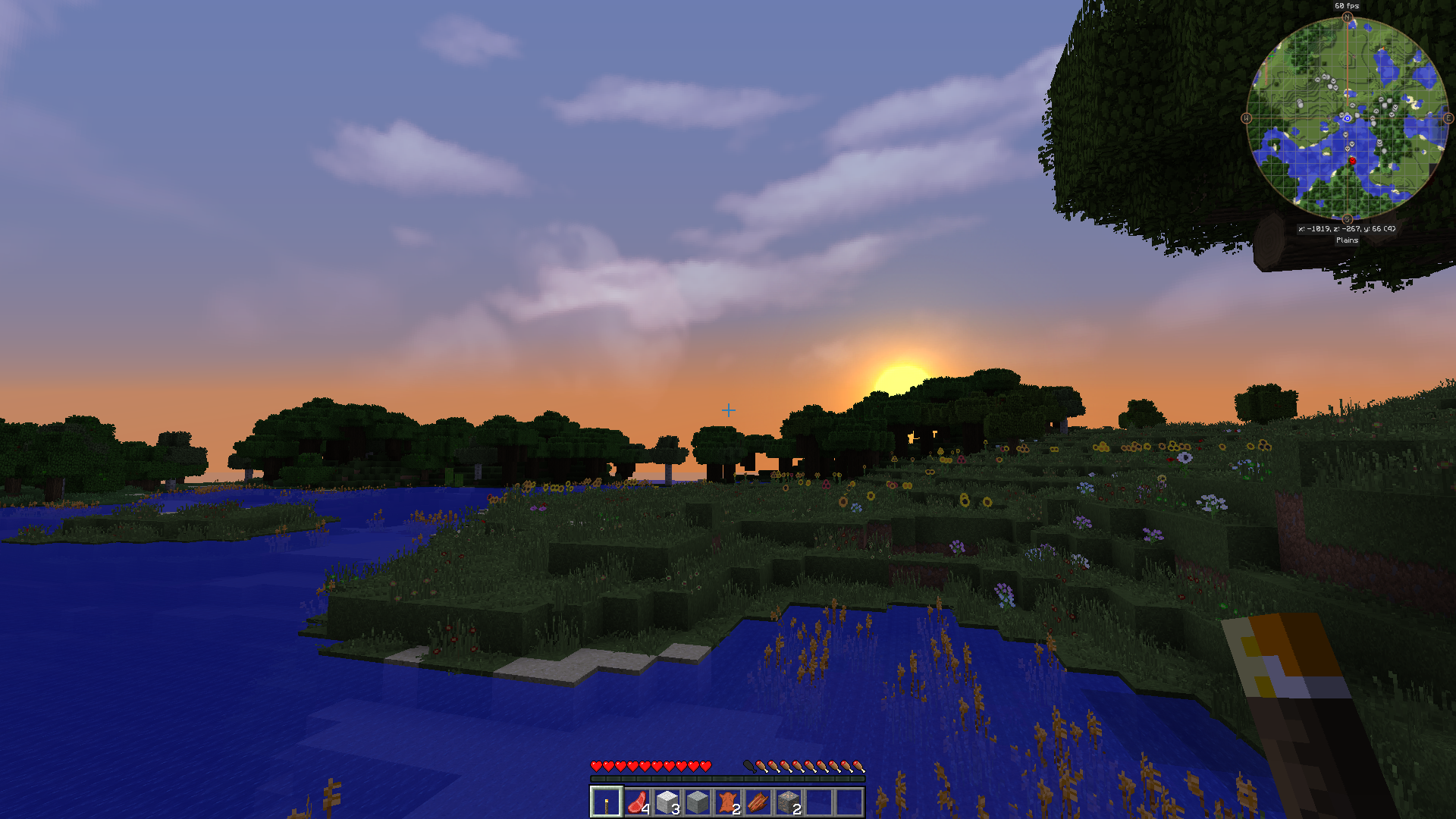Click the player arrow at minimap center

click(x=1348, y=118)
